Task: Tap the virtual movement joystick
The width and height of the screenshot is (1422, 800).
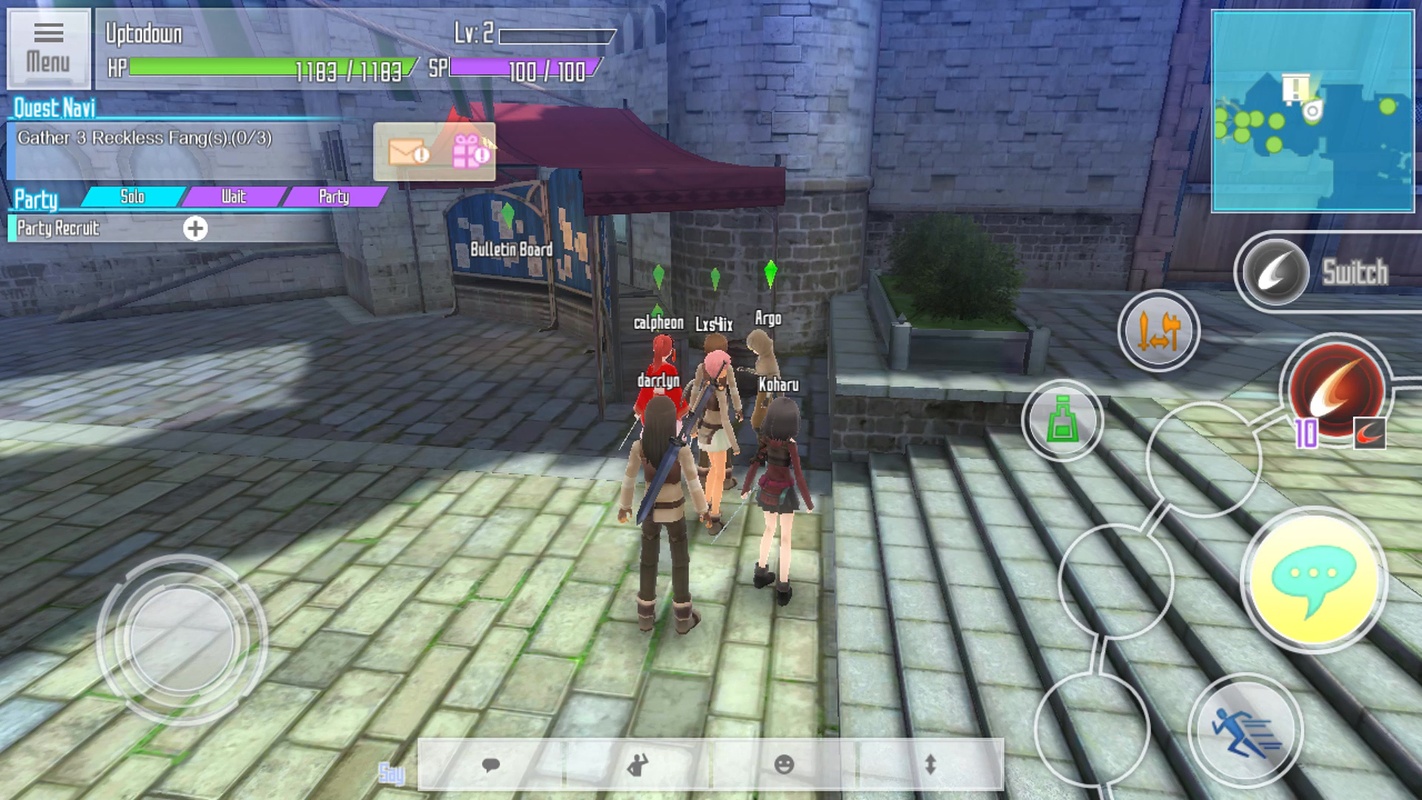Action: (181, 638)
